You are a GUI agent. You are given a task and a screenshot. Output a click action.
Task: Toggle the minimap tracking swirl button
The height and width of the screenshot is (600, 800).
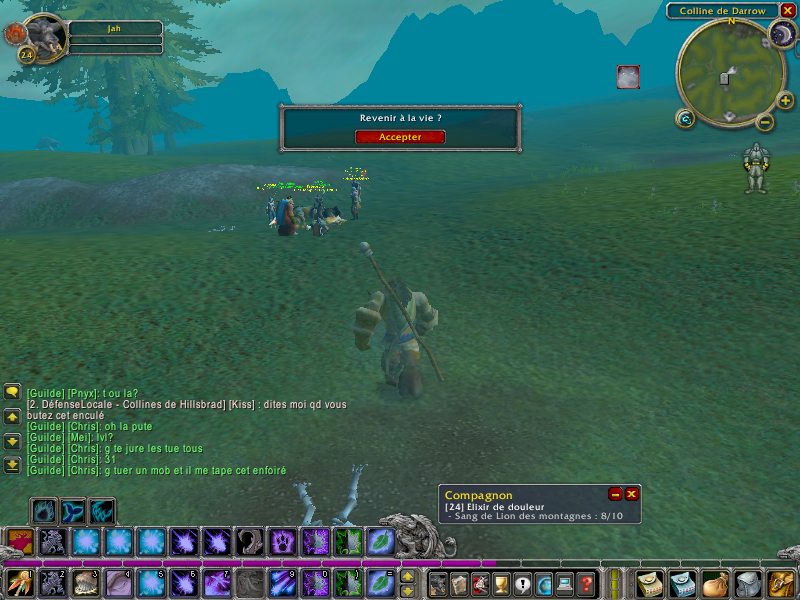point(685,119)
